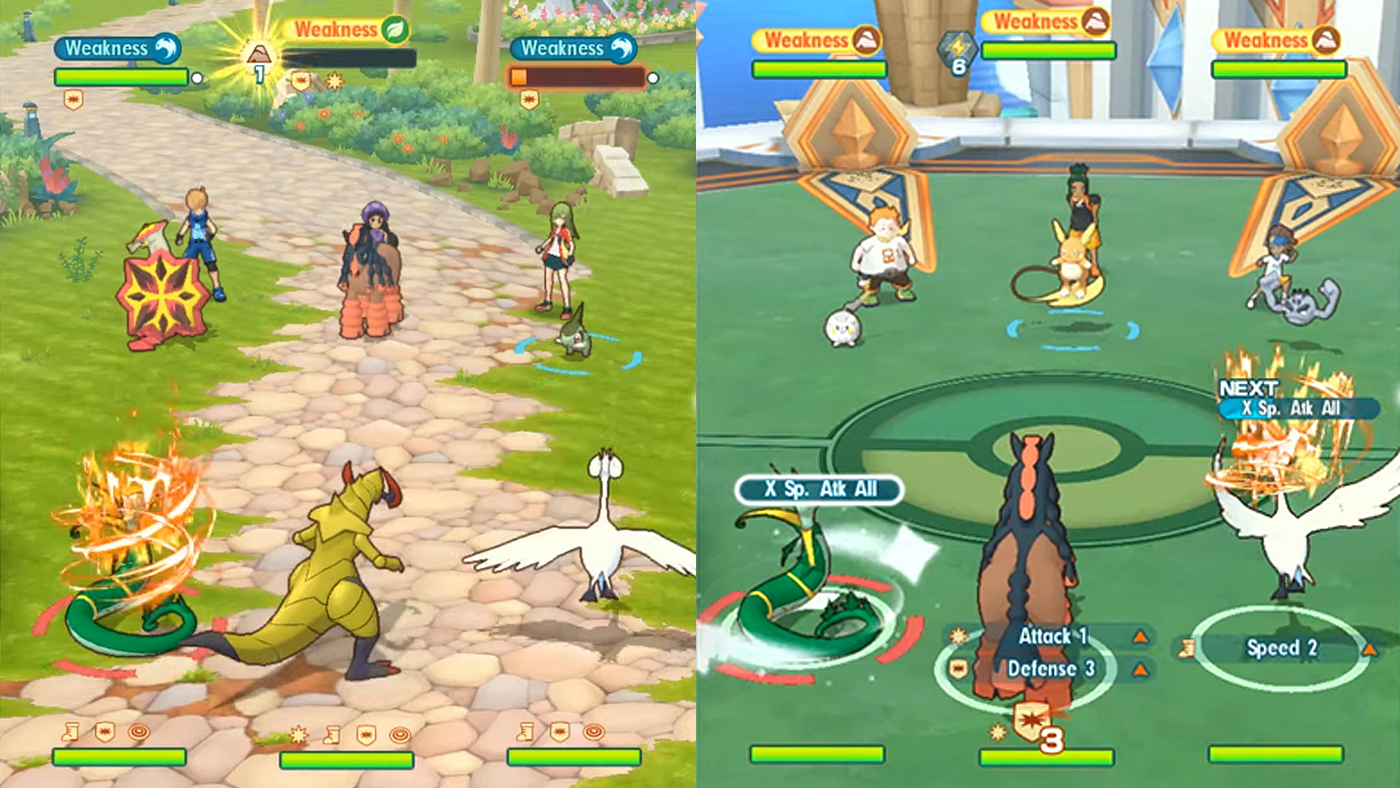Click the sun-shaped attack buff icon beside Attack 1
This screenshot has width=1400, height=788.
pyautogui.click(x=958, y=636)
